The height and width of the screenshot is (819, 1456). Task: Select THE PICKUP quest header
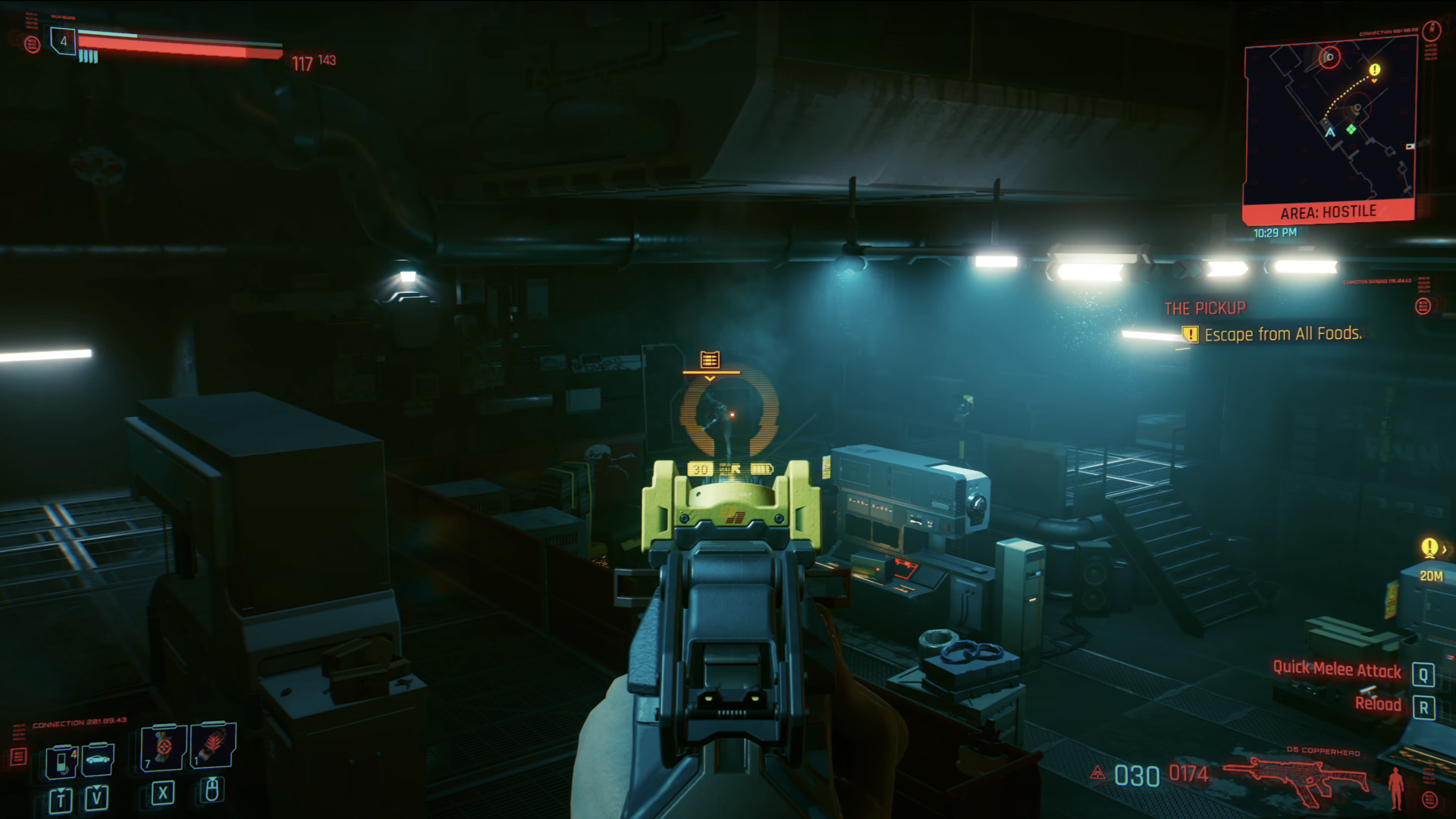pyautogui.click(x=1204, y=308)
